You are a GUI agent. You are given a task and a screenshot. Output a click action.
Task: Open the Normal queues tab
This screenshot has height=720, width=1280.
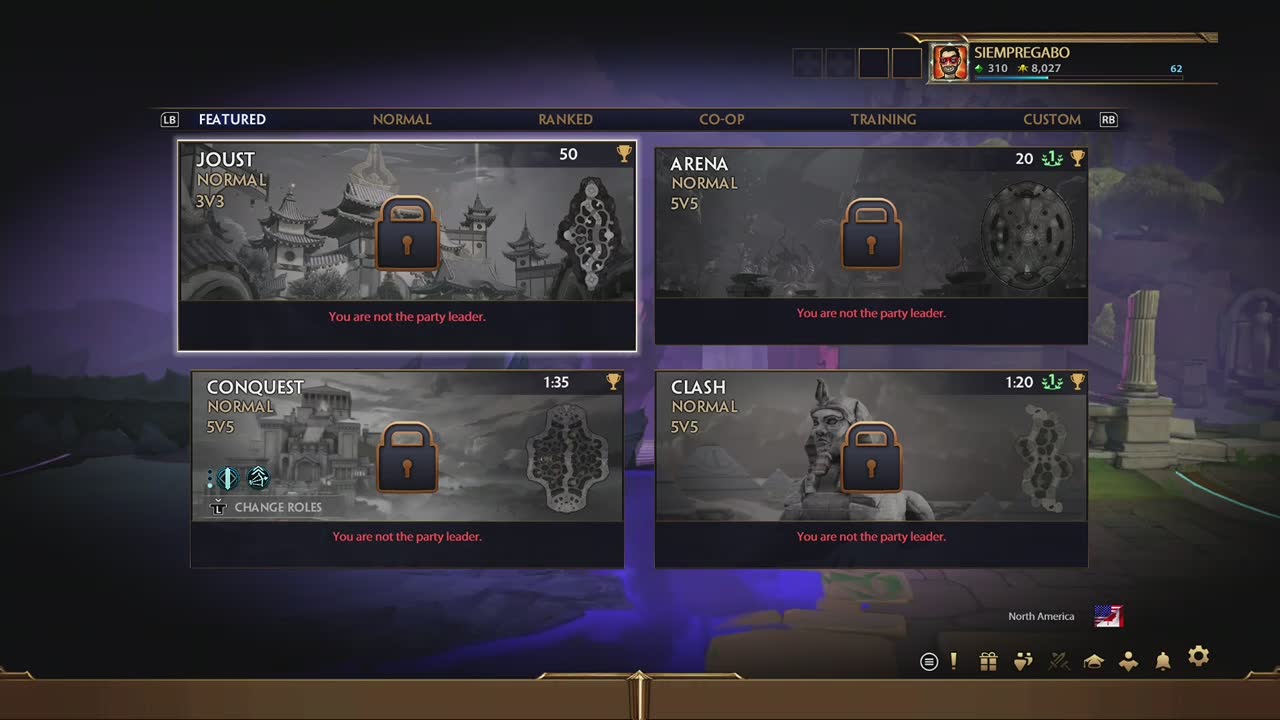402,119
